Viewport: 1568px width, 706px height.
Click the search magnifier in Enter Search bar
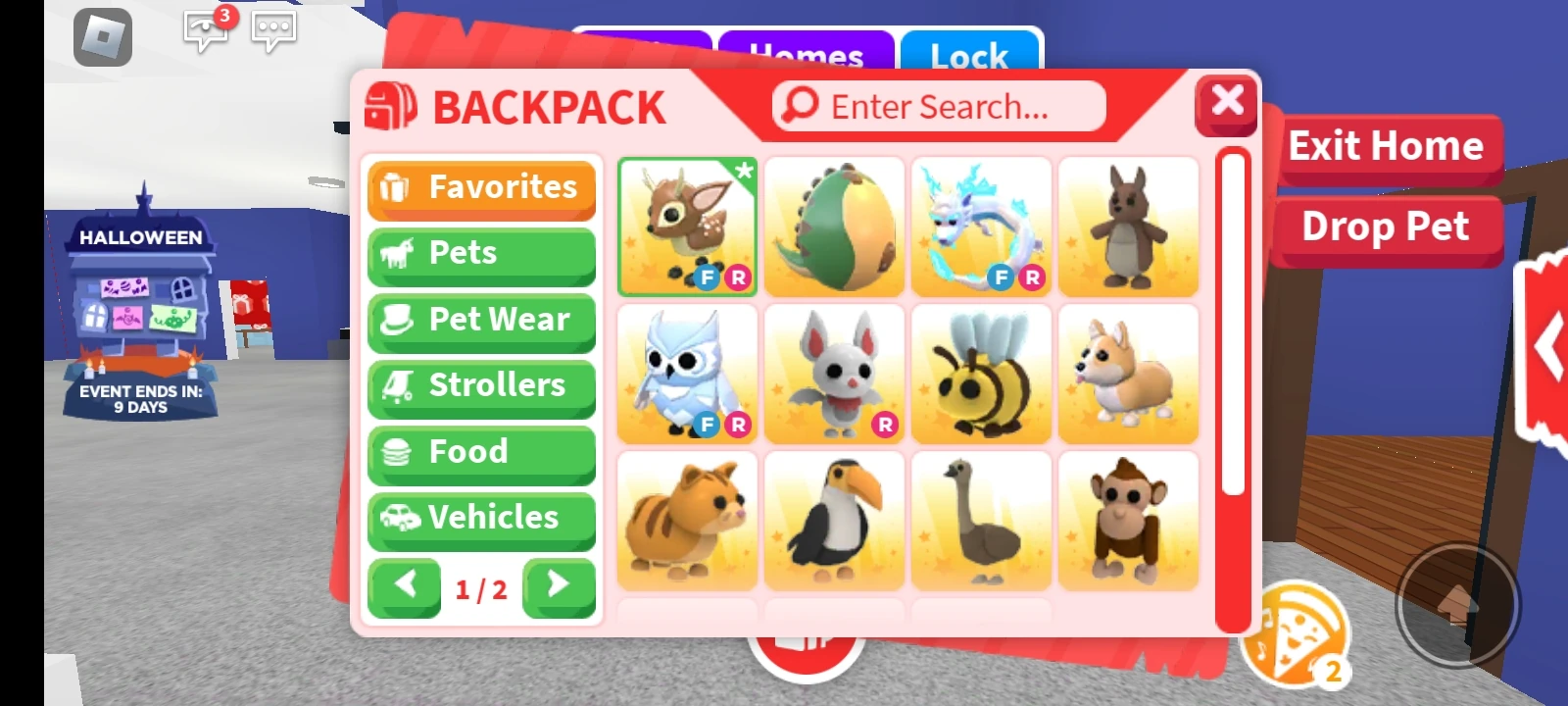tap(801, 103)
